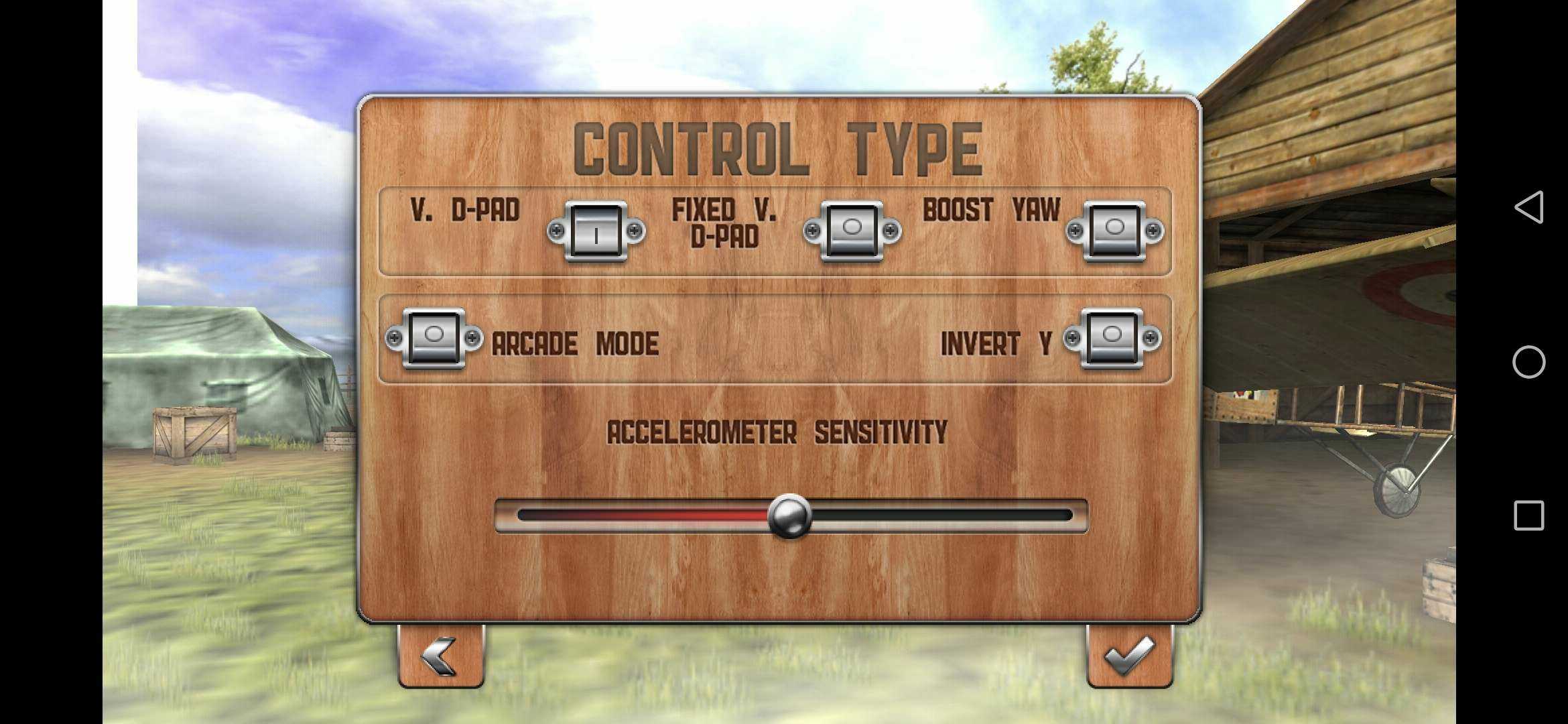Switch on Arcade Mode

(434, 339)
